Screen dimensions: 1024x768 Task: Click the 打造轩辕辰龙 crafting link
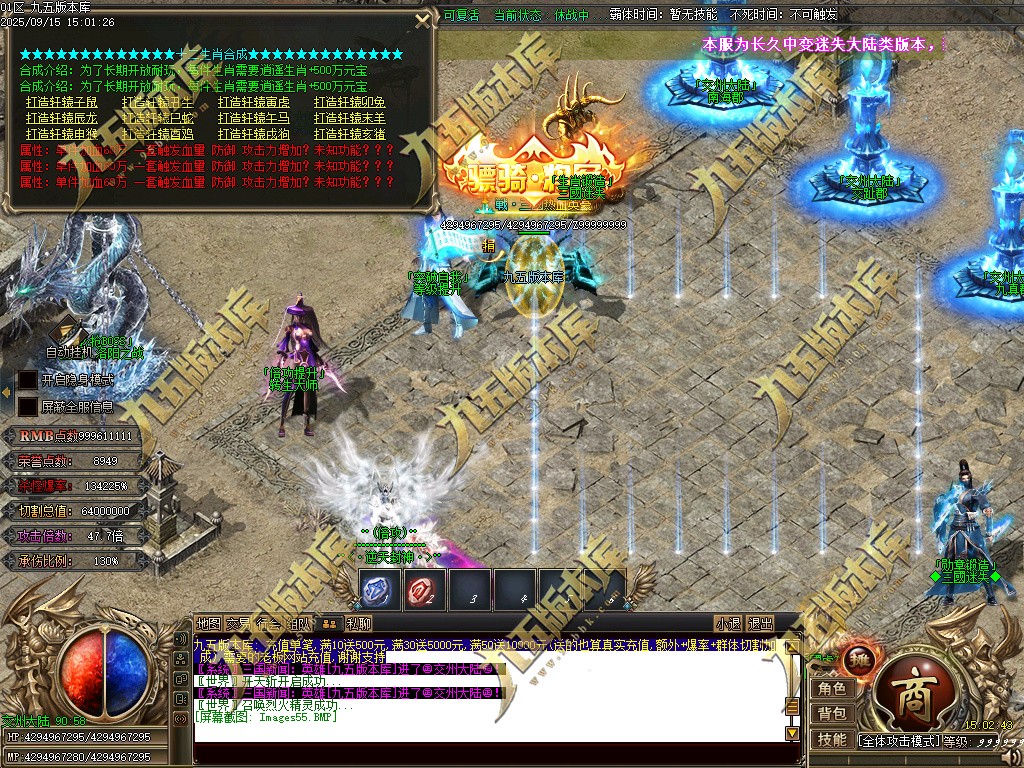pyautogui.click(x=62, y=118)
